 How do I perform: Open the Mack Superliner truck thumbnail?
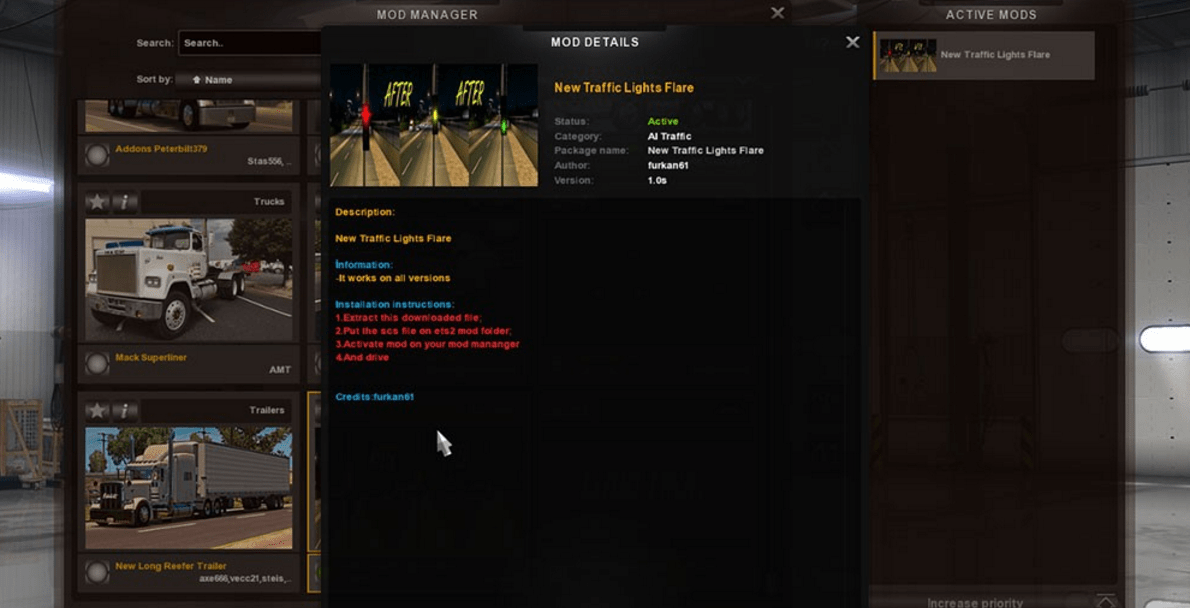tap(188, 279)
